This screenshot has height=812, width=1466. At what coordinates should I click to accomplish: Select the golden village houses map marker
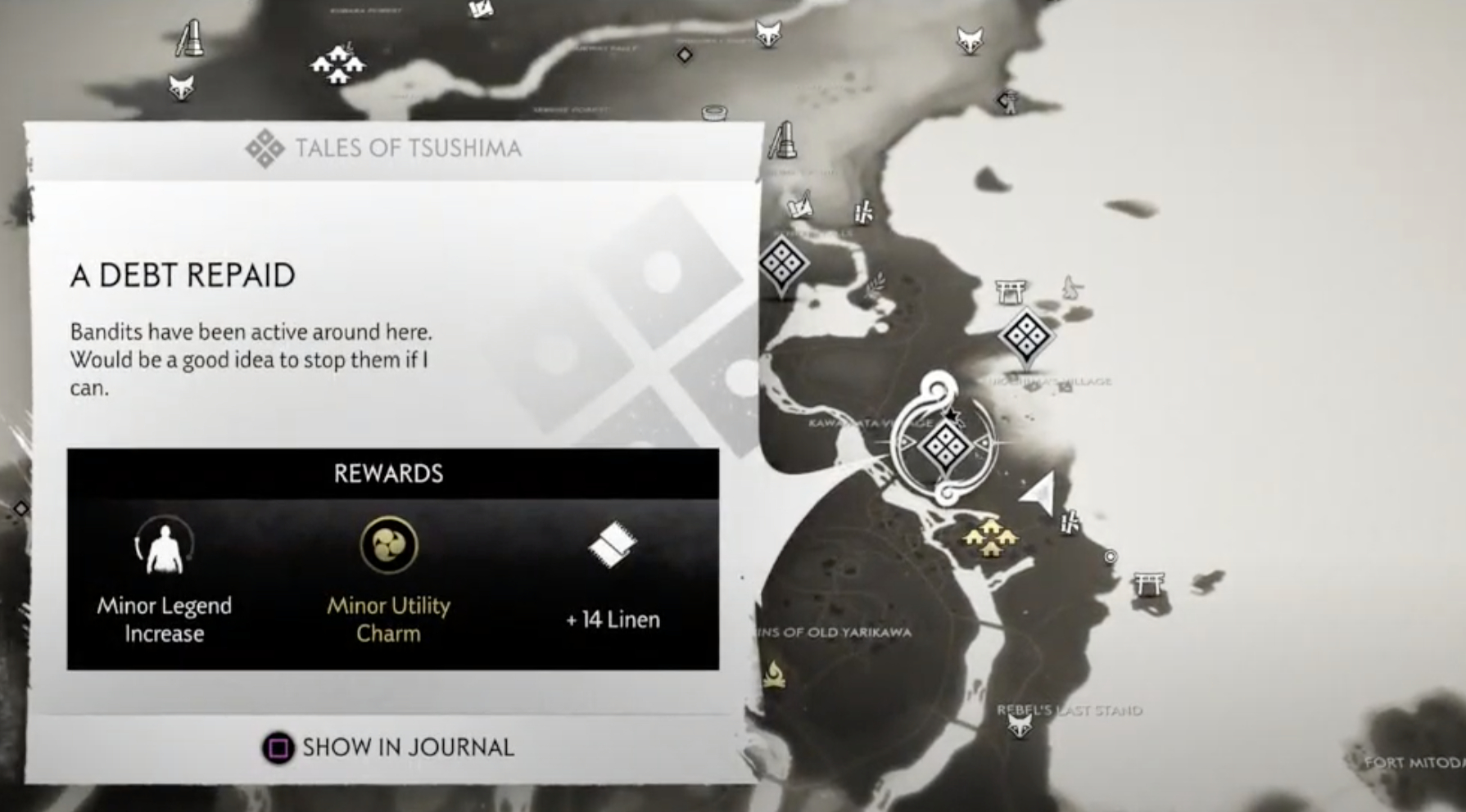pyautogui.click(x=990, y=538)
